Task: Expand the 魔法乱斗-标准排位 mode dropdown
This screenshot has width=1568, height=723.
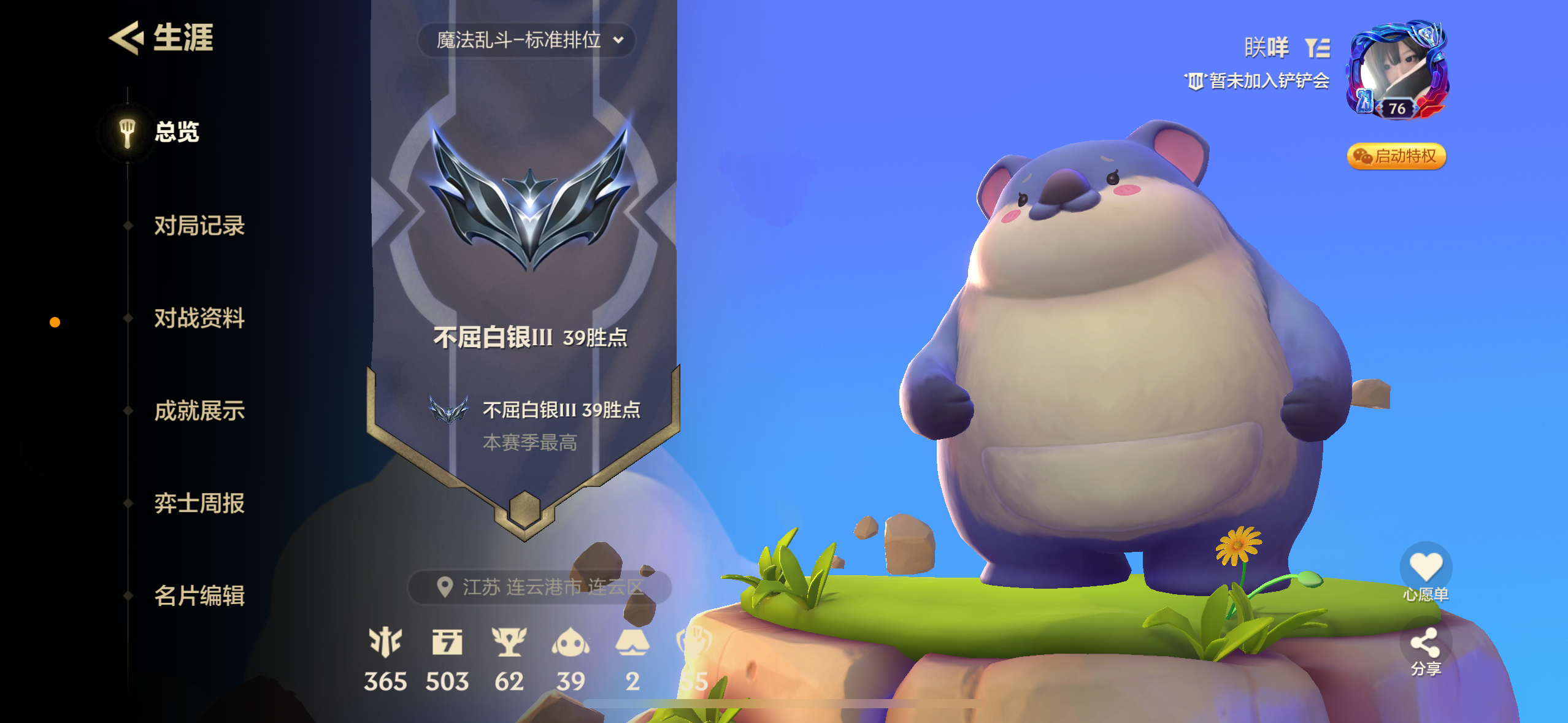Action: 525,39
